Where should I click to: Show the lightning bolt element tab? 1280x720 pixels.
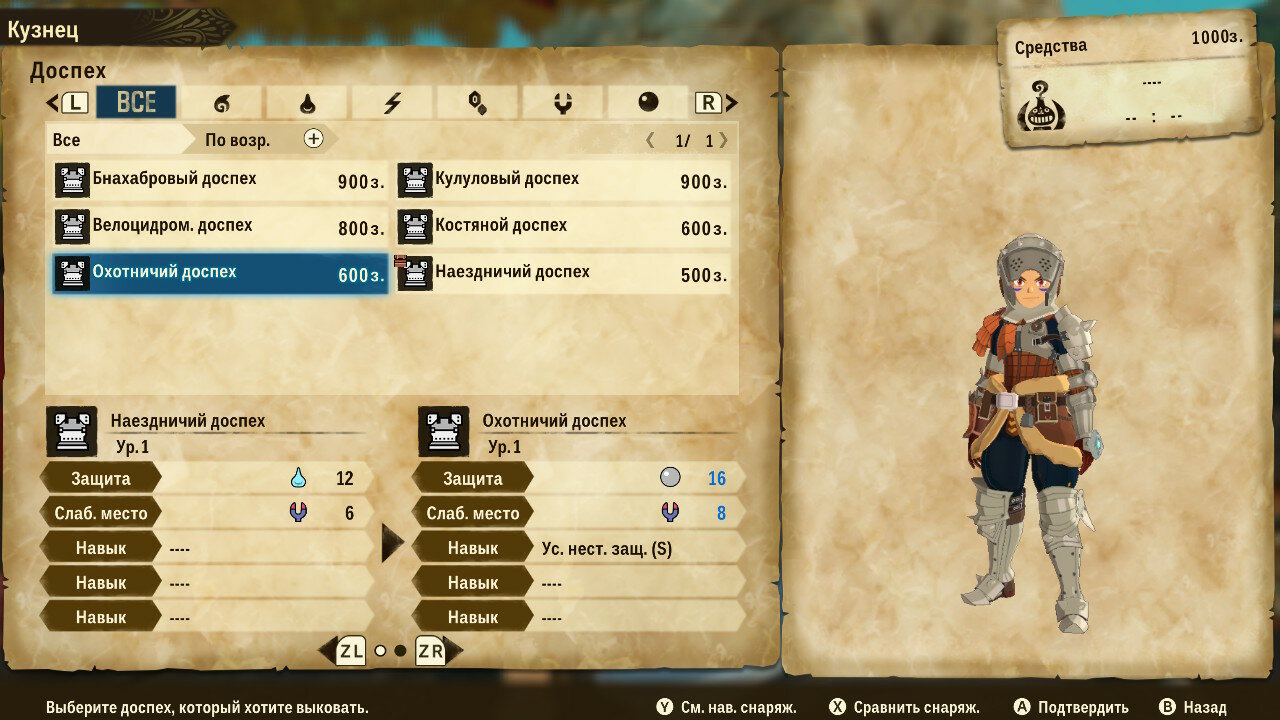[392, 102]
